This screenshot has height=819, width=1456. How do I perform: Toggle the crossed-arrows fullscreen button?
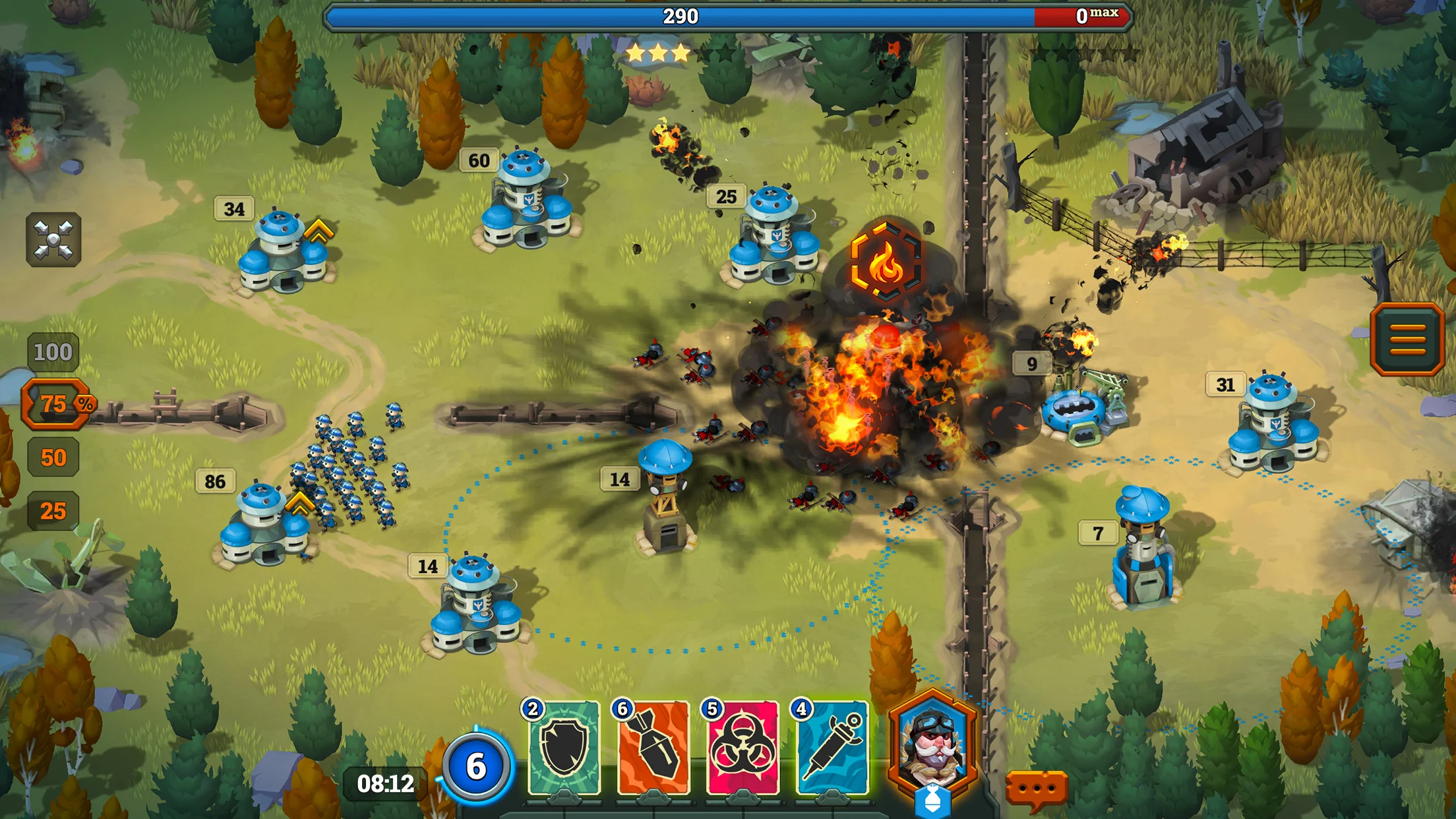[x=53, y=239]
